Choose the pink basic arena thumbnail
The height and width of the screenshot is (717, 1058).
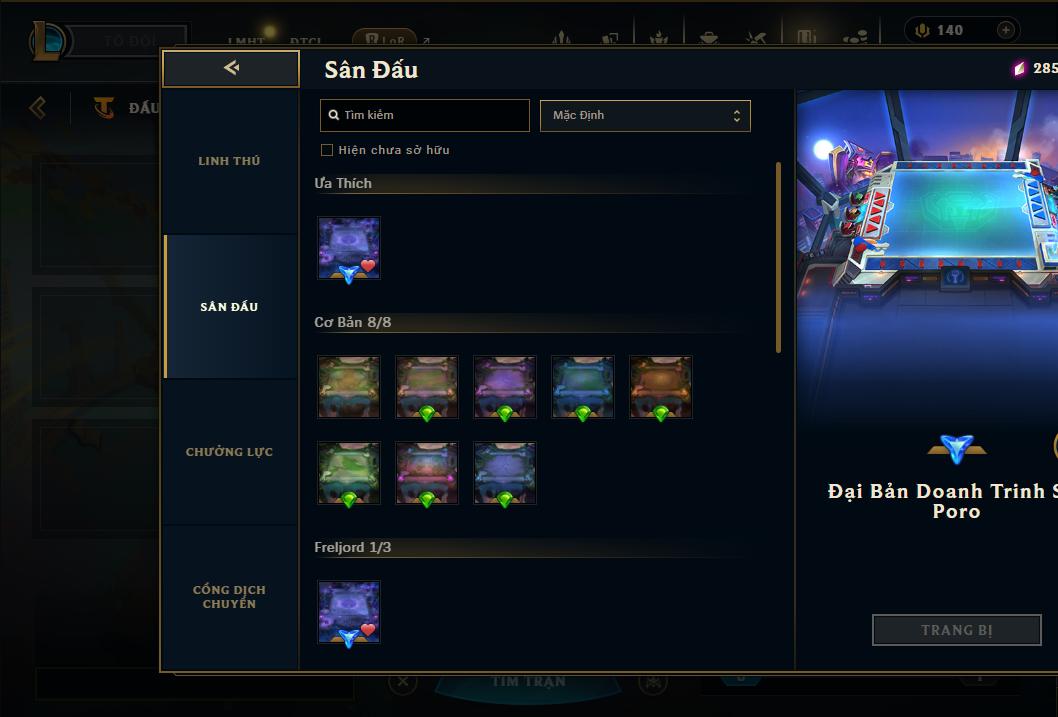427,472
